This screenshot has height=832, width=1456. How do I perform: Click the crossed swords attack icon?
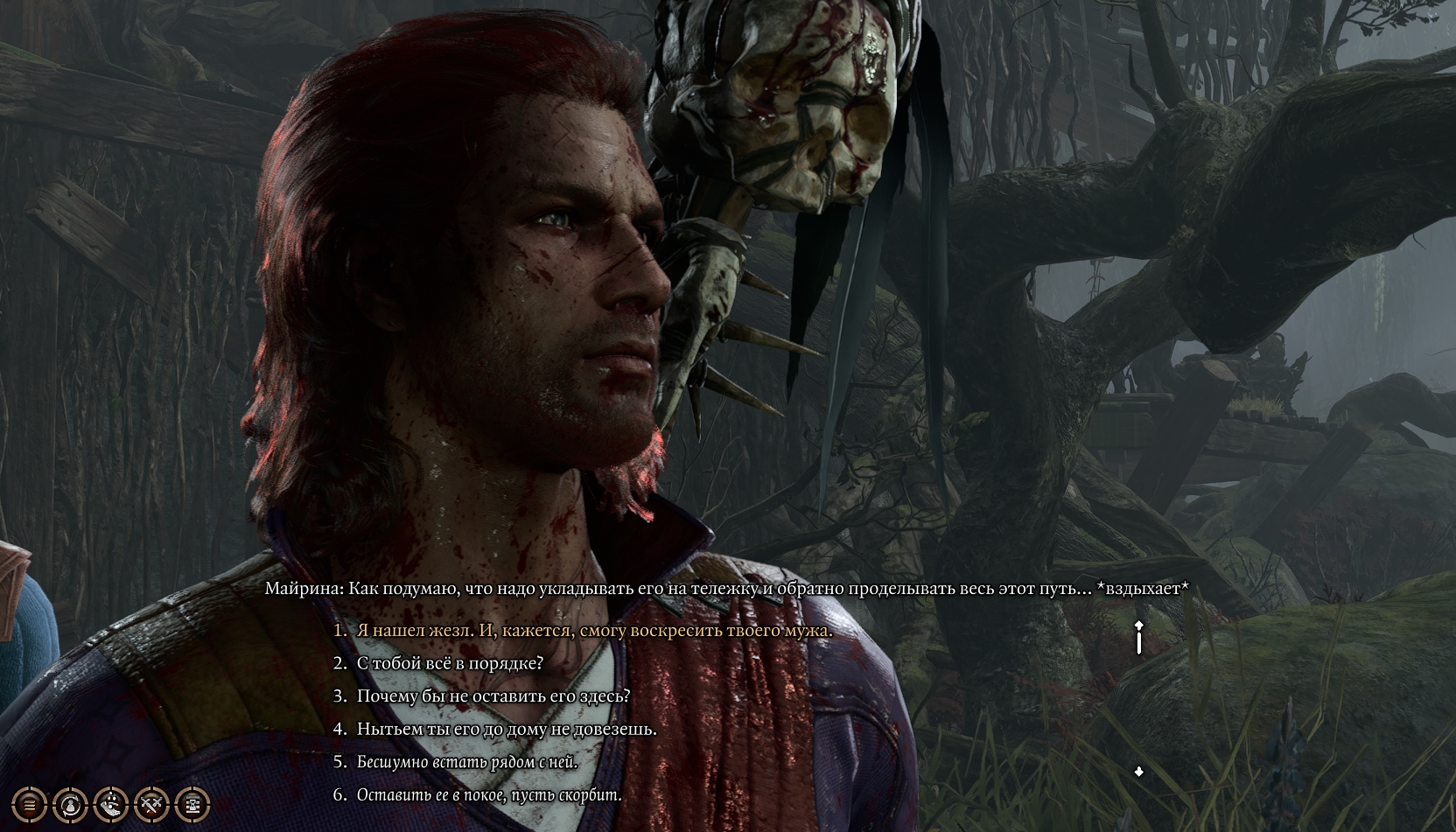(x=152, y=804)
